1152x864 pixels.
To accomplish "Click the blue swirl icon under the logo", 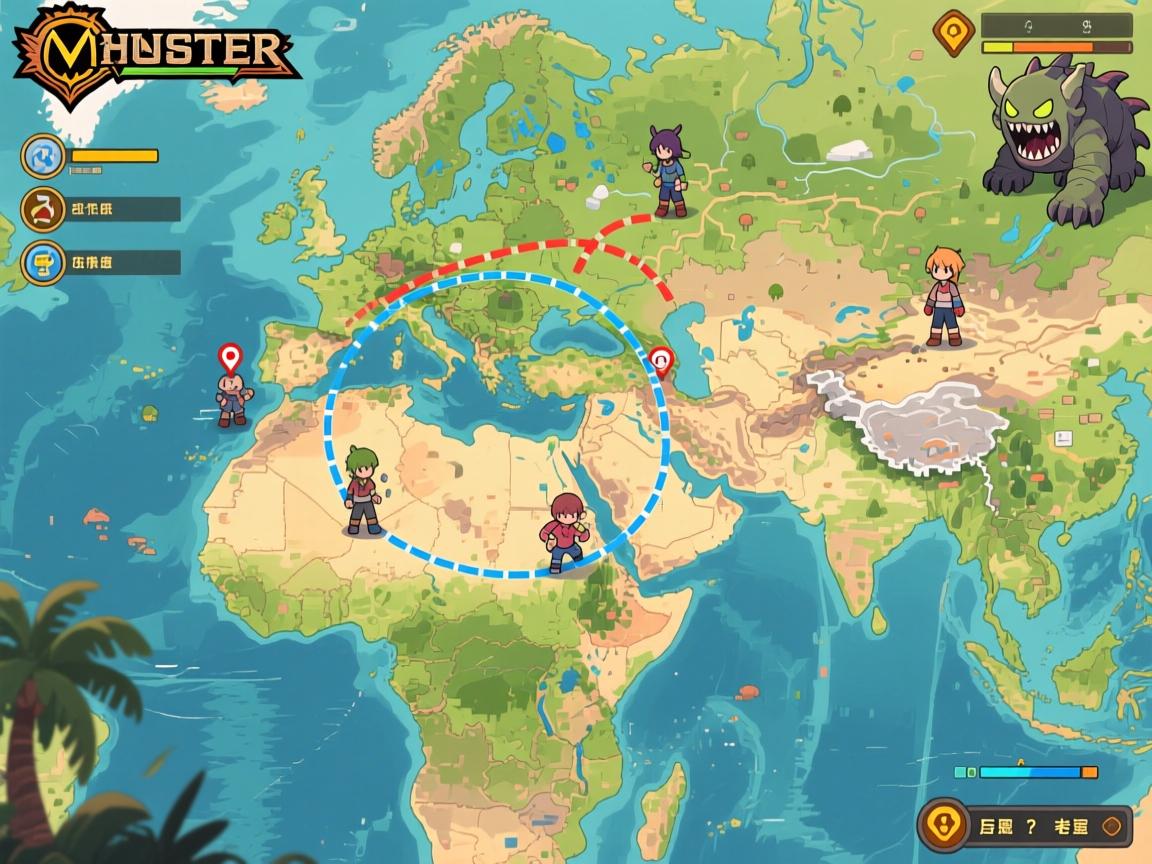I will (44, 156).
